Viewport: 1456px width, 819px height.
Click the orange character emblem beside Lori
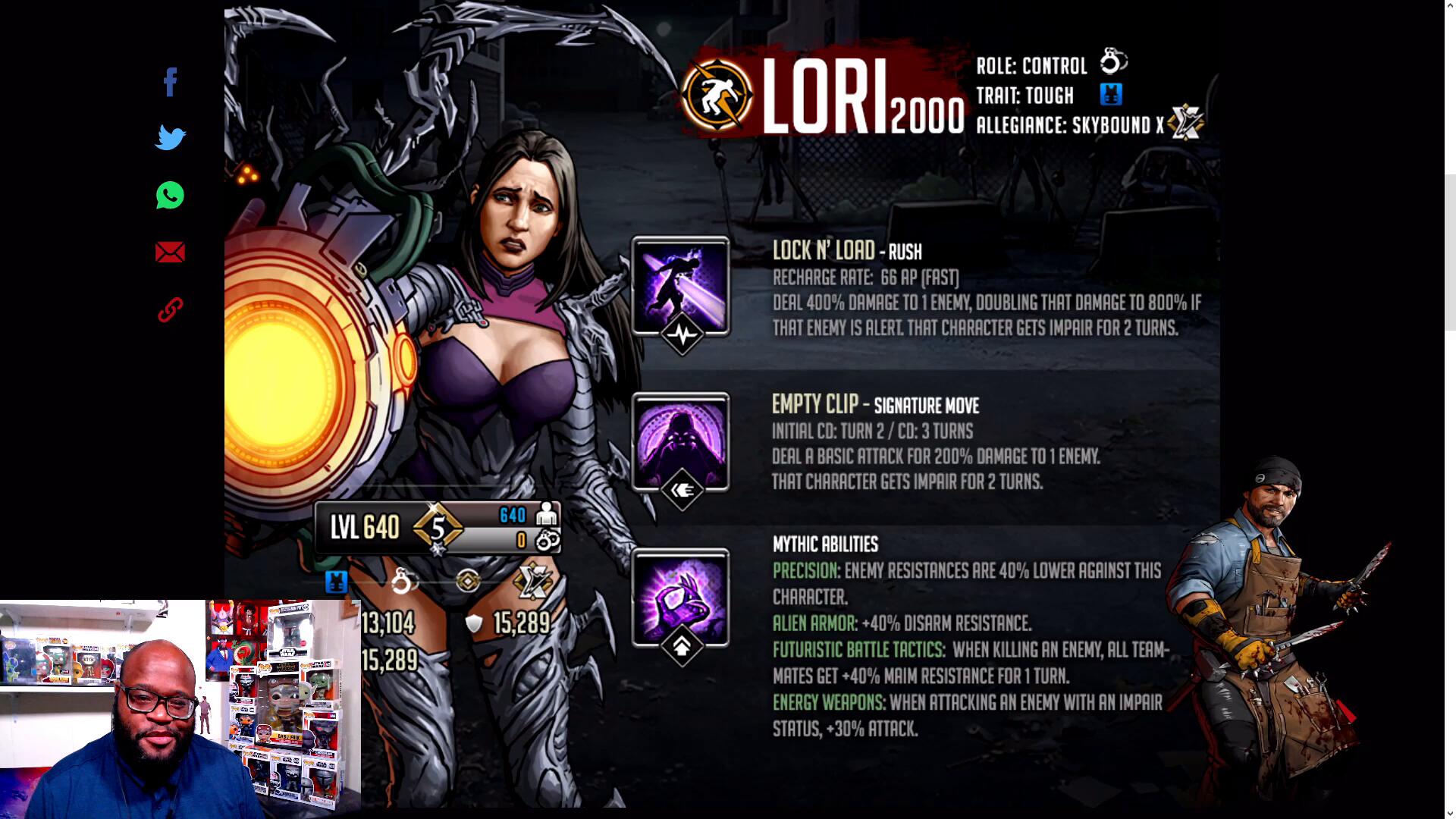point(717,96)
